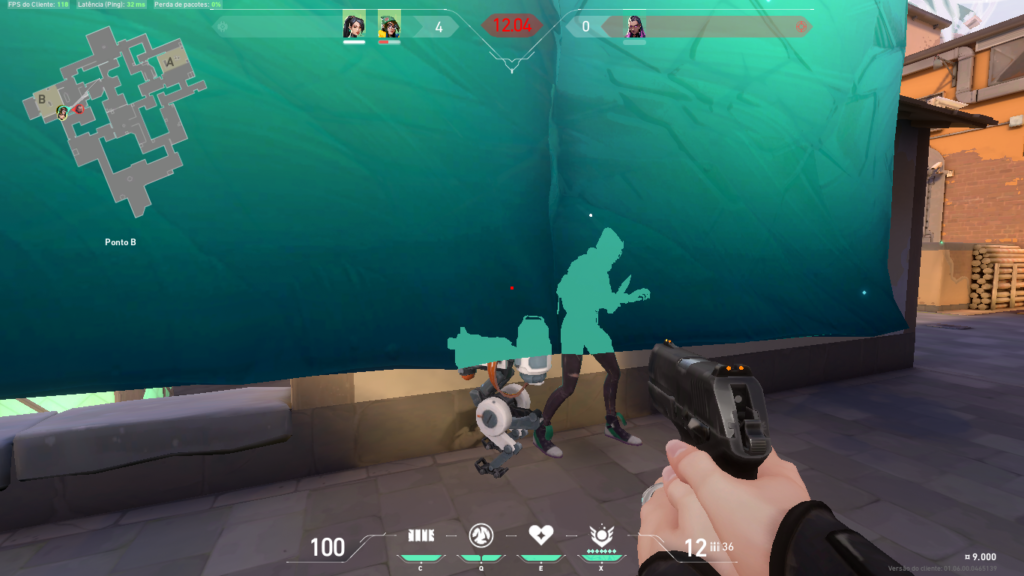This screenshot has width=1024, height=576.
Task: Select the enemy Reyna portrait
Action: [635, 27]
